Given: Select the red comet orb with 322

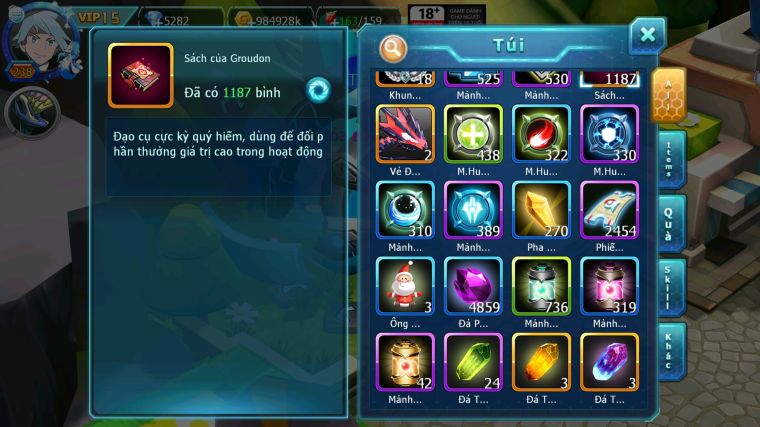Looking at the screenshot, I should 541,133.
